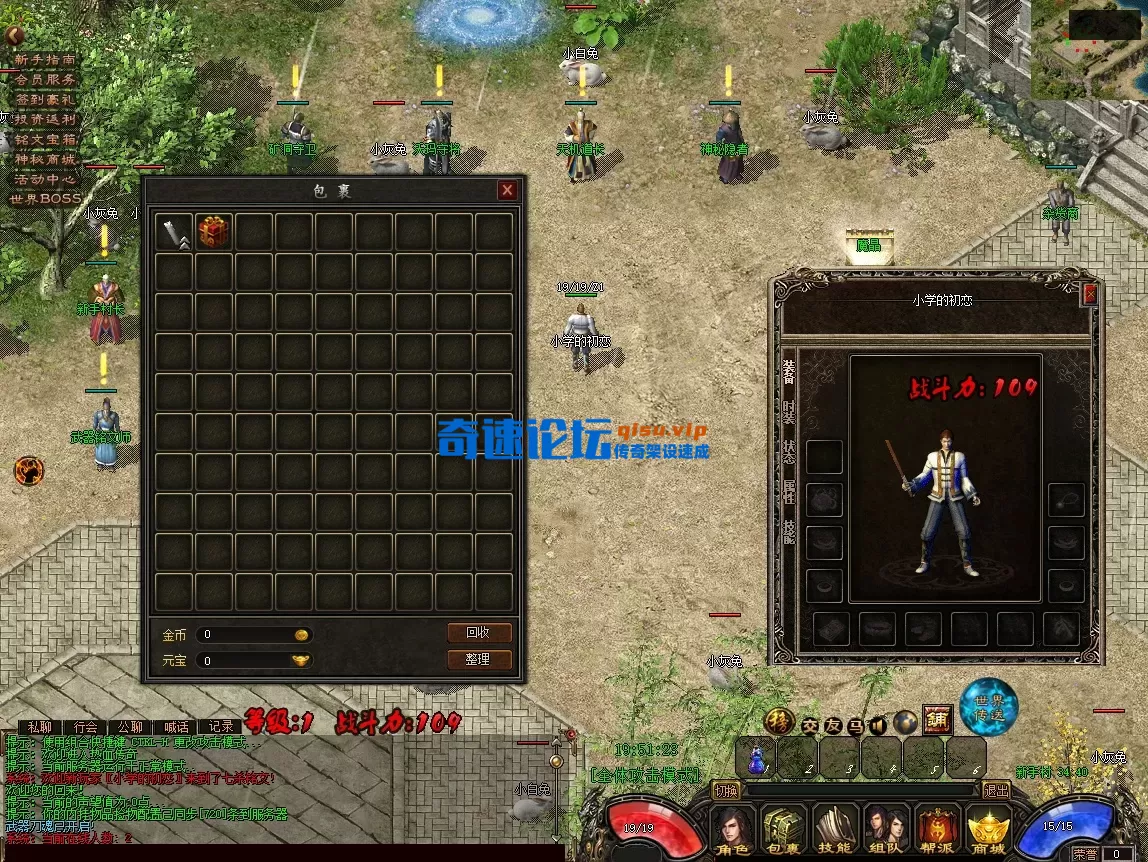This screenshot has width=1148, height=862.
Task: Close the 包裹 inventory window
Action: pyautogui.click(x=508, y=190)
